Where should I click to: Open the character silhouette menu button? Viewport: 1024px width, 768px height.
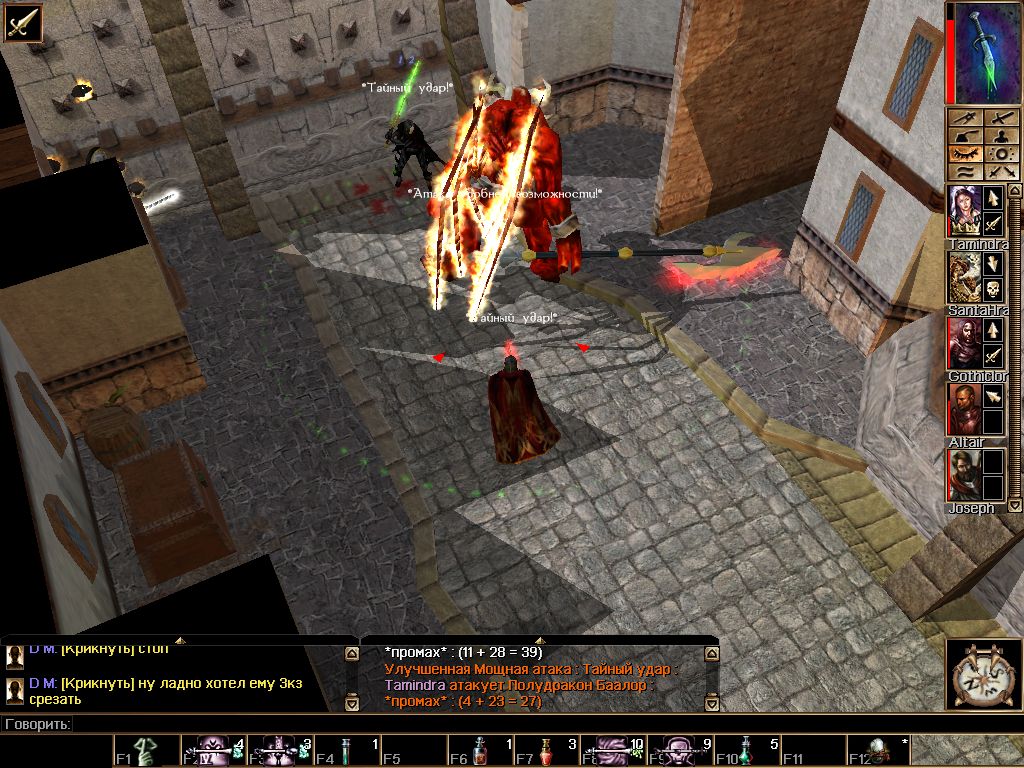pyautogui.click(x=1000, y=136)
